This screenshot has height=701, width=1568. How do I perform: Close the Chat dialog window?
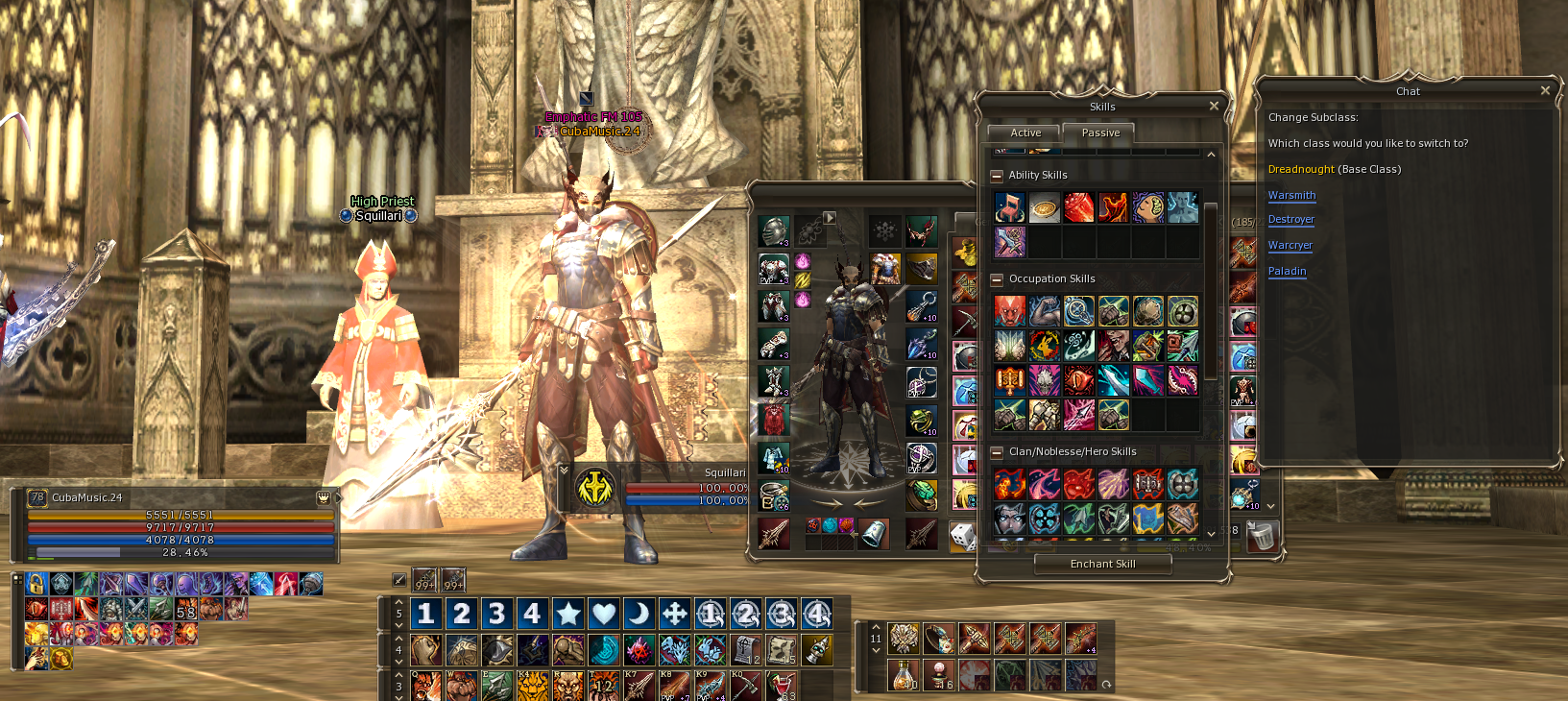pyautogui.click(x=1545, y=90)
